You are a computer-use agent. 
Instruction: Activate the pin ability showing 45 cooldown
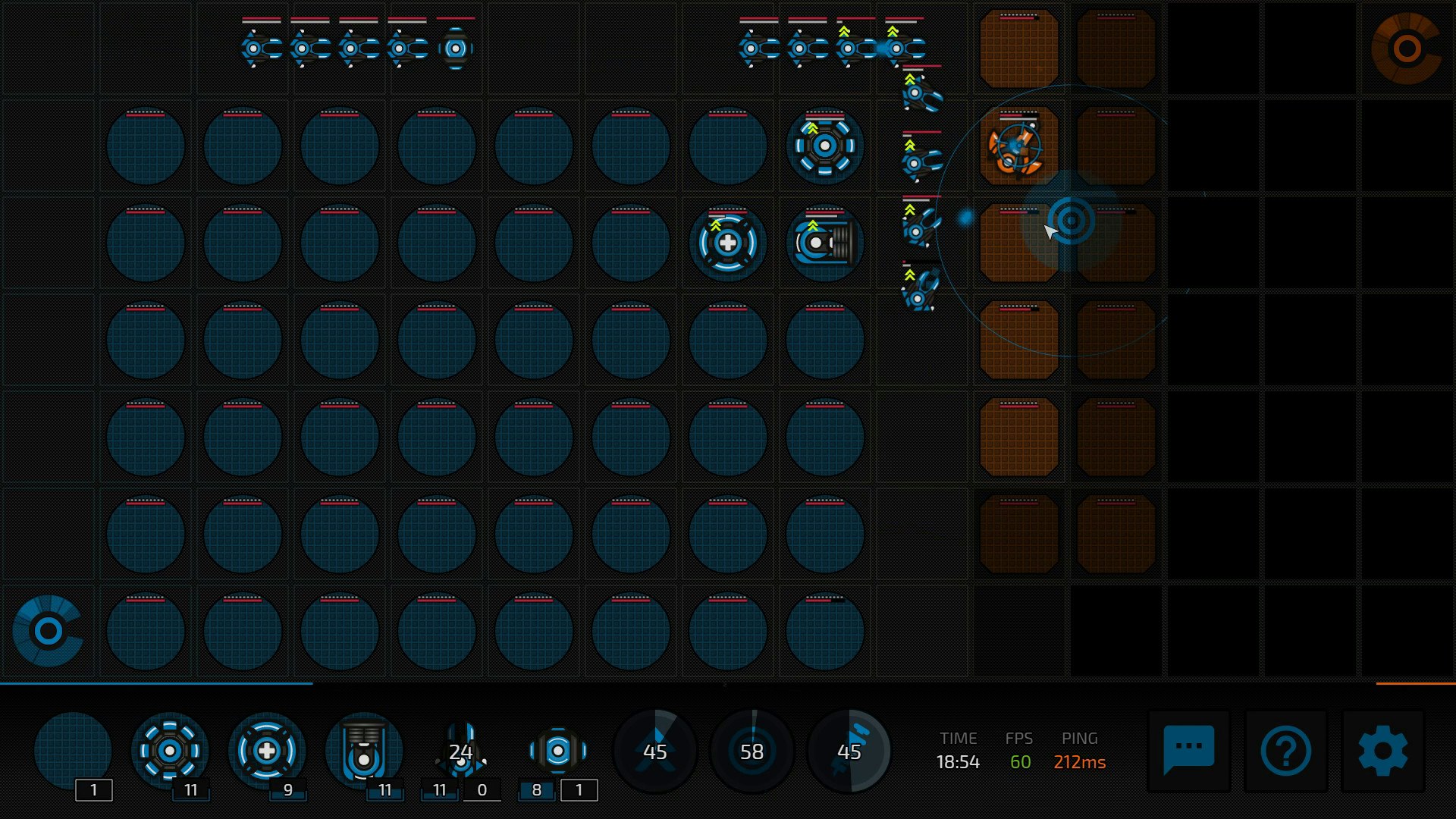pyautogui.click(x=850, y=751)
